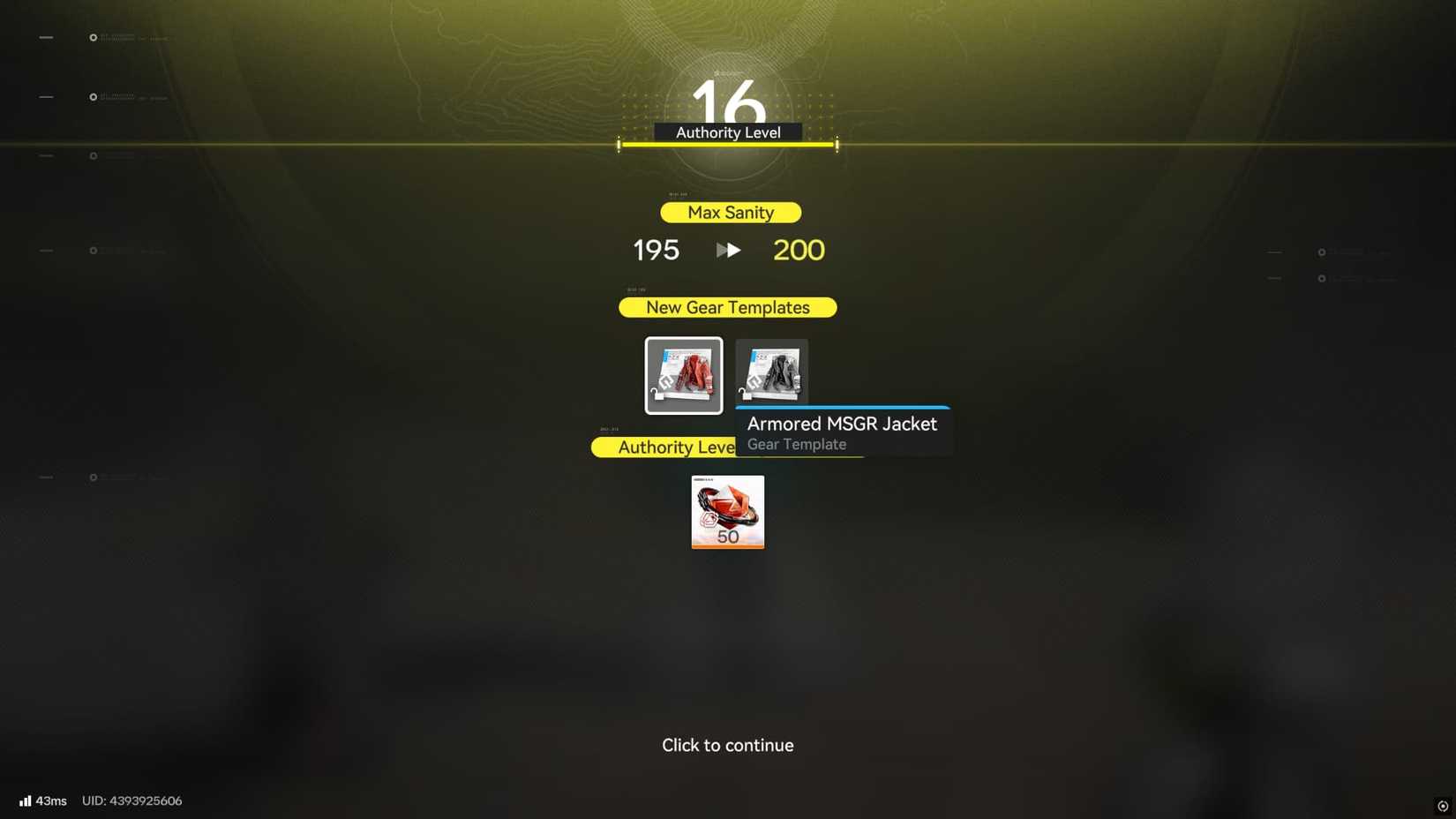Click the Click to continue text
The image size is (1456, 819).
[727, 745]
